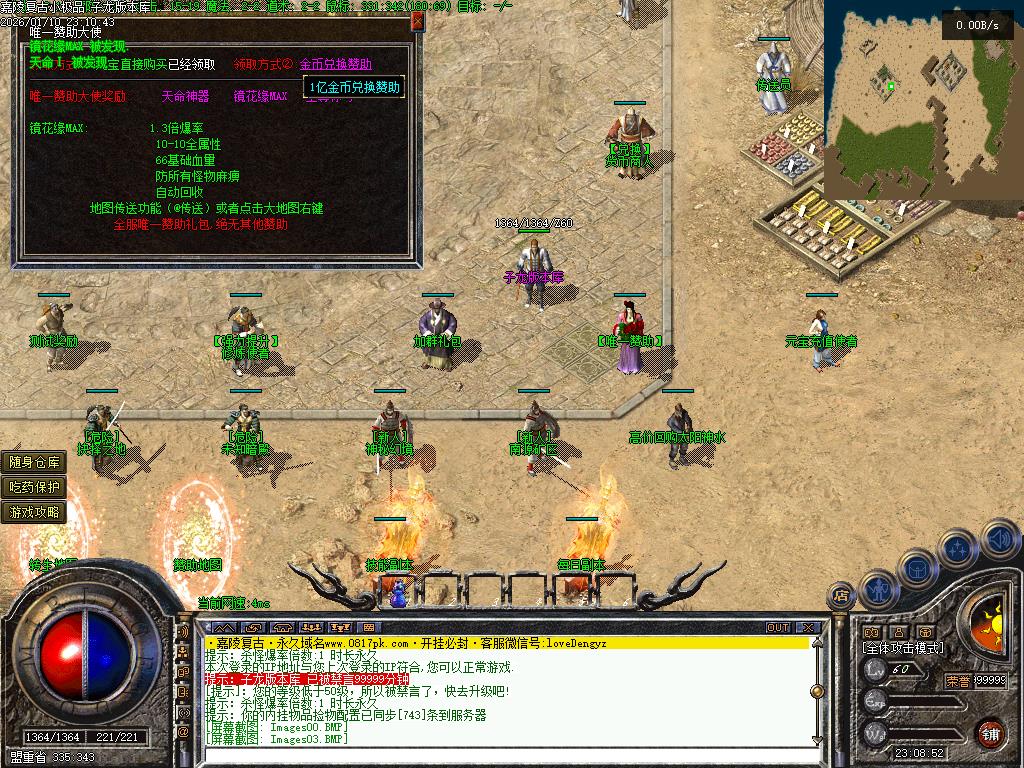Viewport: 1024px width, 768px height.
Task: Select the blue potion in the belt slot
Action: (x=400, y=593)
